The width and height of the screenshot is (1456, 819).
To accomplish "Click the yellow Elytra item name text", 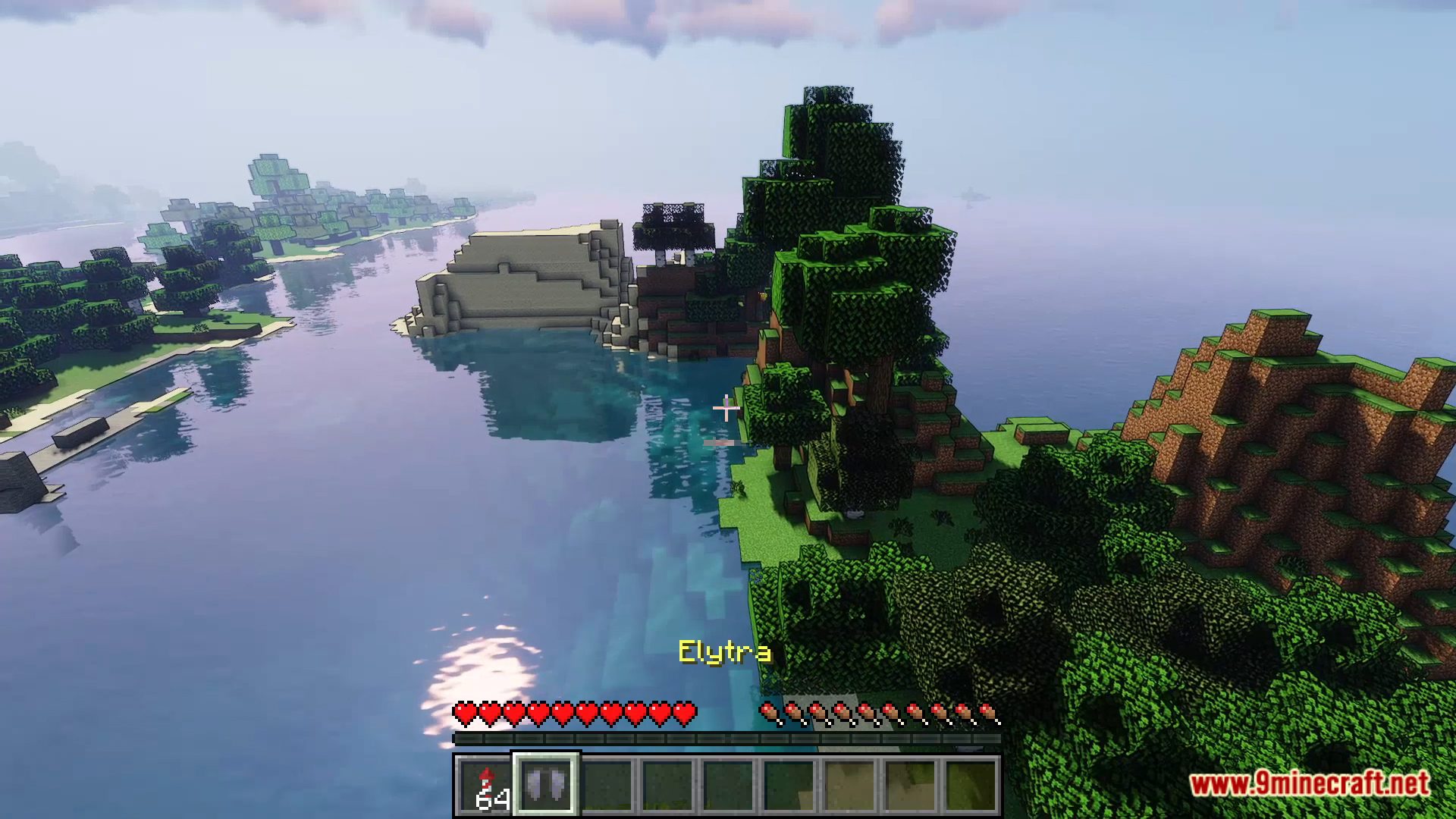I will click(726, 651).
